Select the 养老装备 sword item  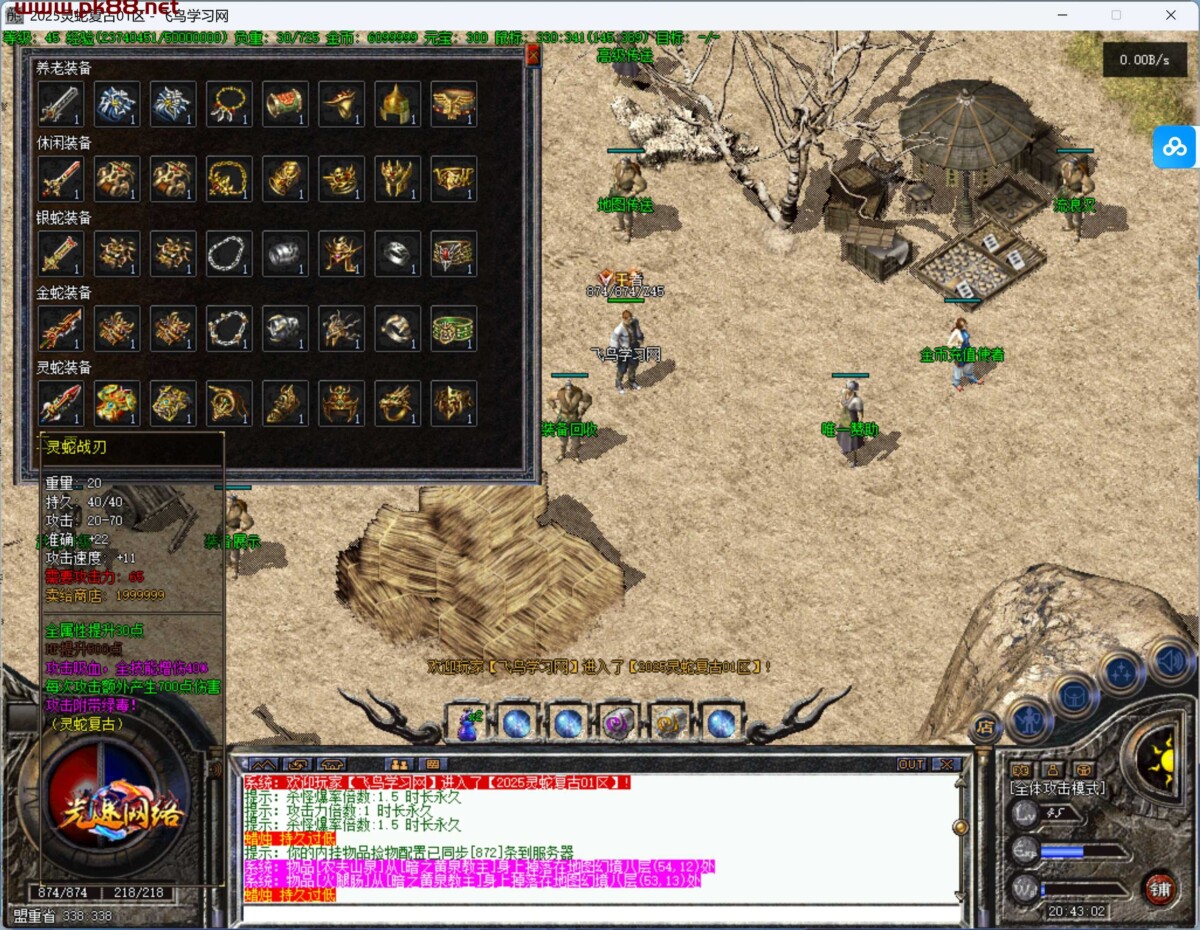[x=60, y=104]
